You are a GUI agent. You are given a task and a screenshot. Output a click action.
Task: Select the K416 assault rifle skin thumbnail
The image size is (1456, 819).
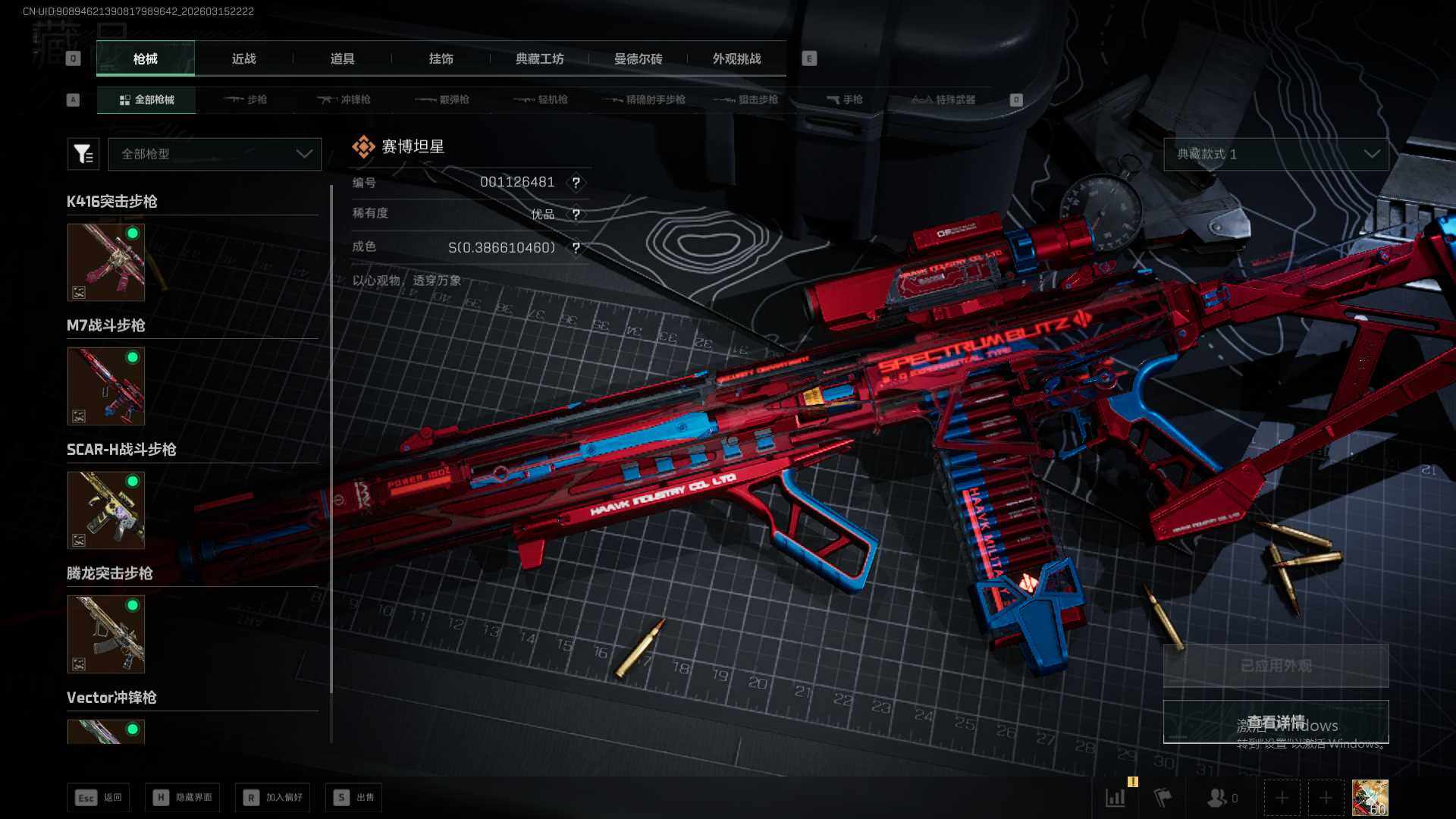point(106,262)
